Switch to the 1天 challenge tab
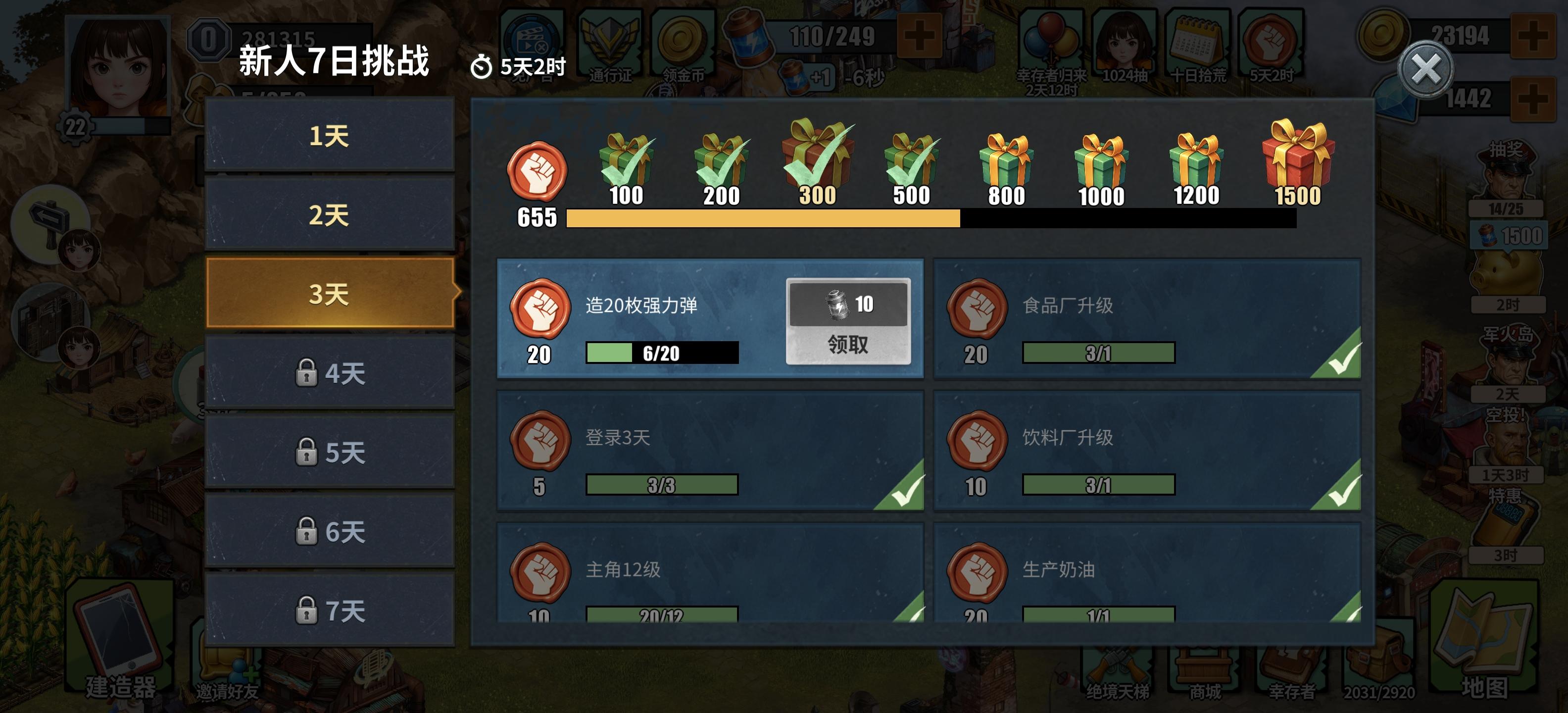Screen dimensions: 1568x713 [x=329, y=137]
